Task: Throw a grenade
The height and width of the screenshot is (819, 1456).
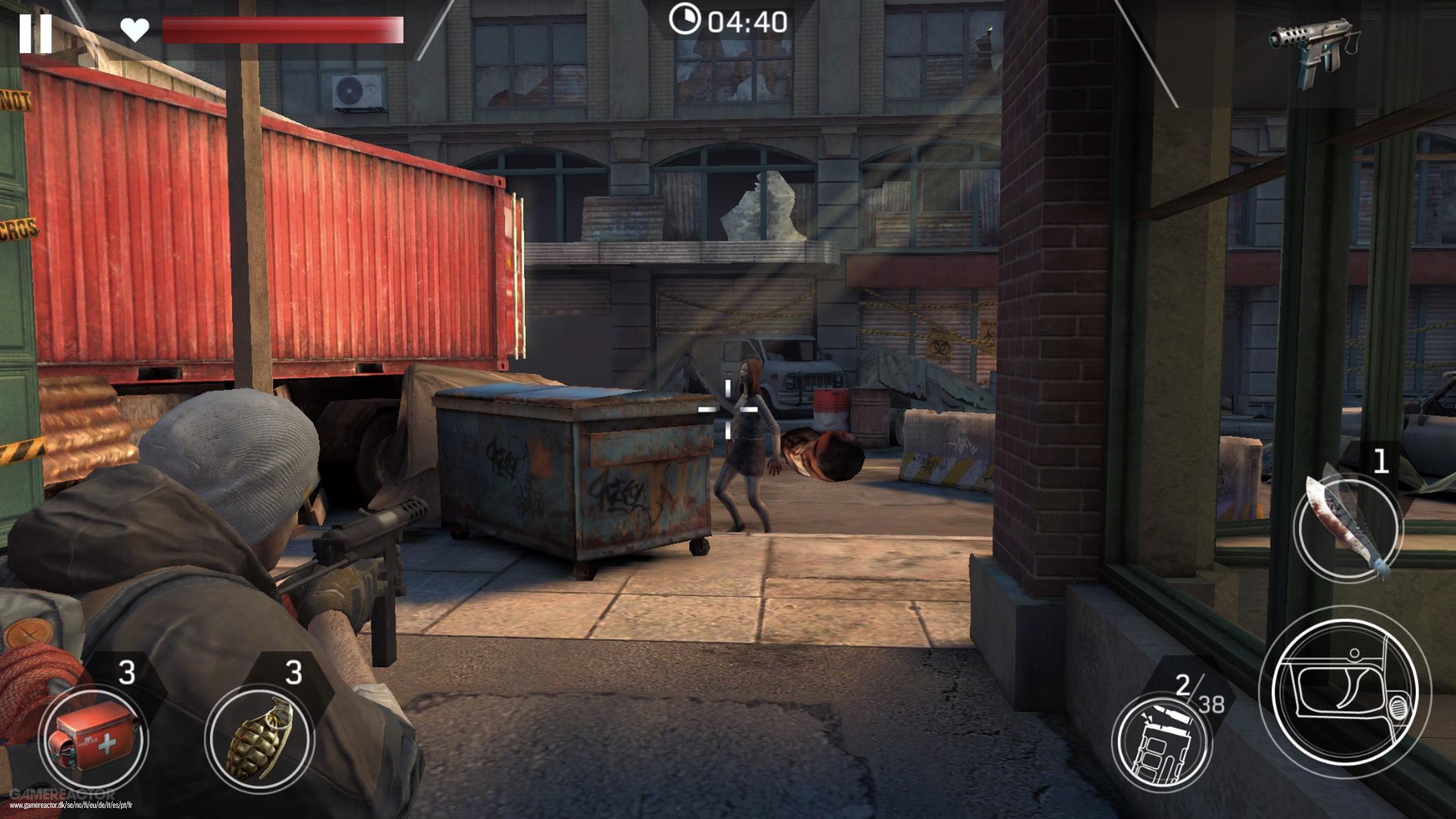Action: point(259,739)
